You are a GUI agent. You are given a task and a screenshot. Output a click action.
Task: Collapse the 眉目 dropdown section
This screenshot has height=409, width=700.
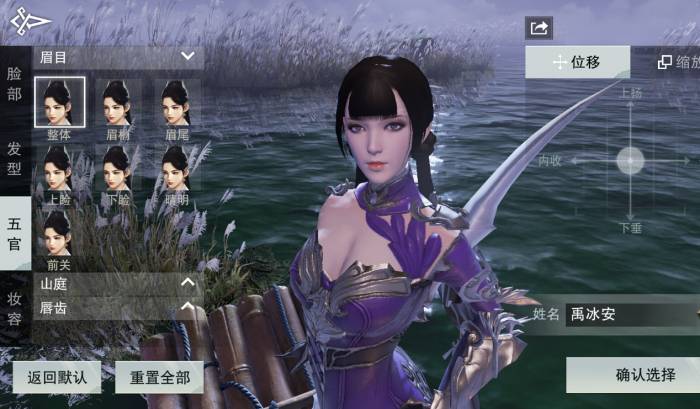pos(187,56)
